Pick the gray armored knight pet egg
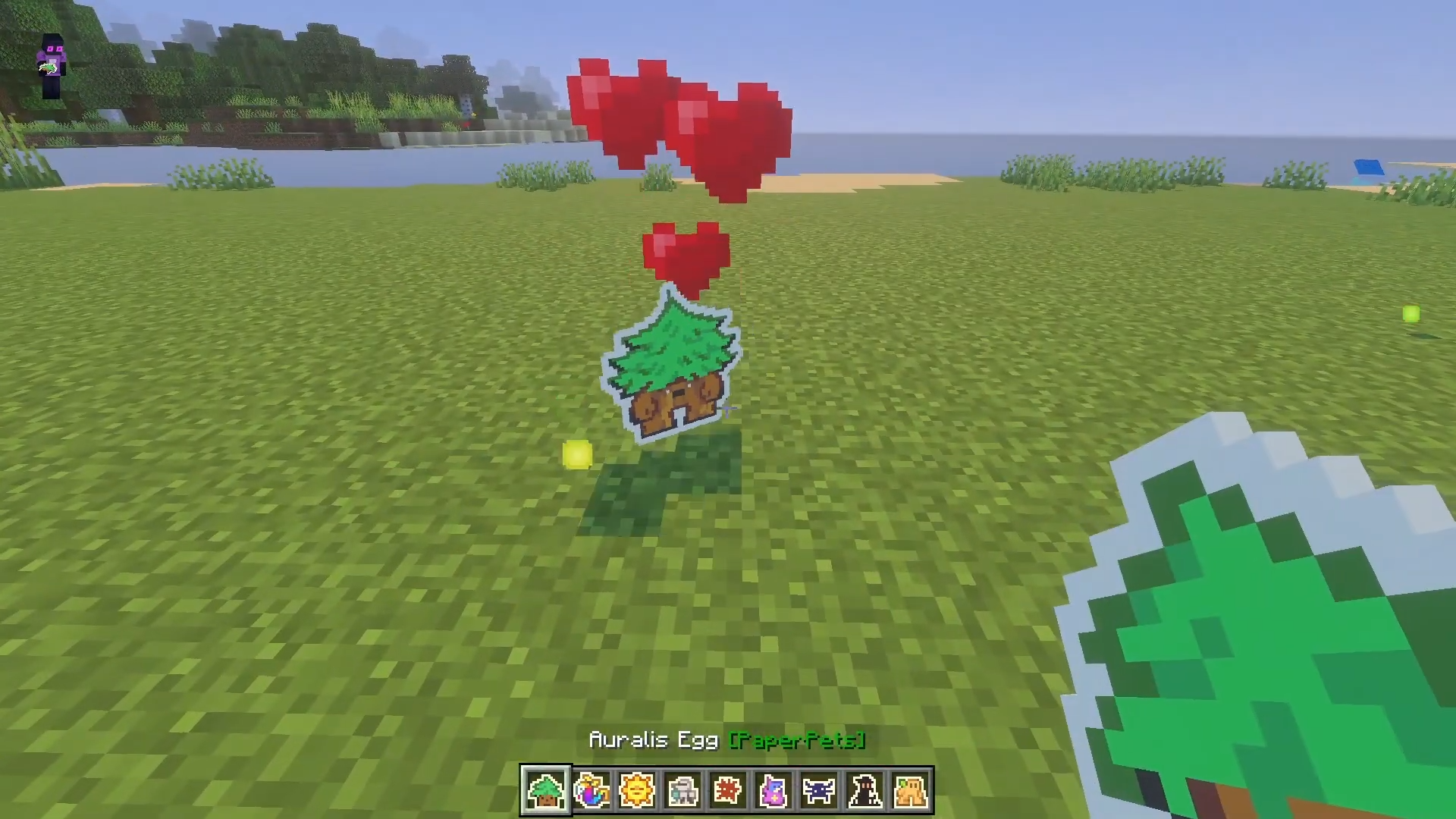The image size is (1456, 819). coord(682,790)
